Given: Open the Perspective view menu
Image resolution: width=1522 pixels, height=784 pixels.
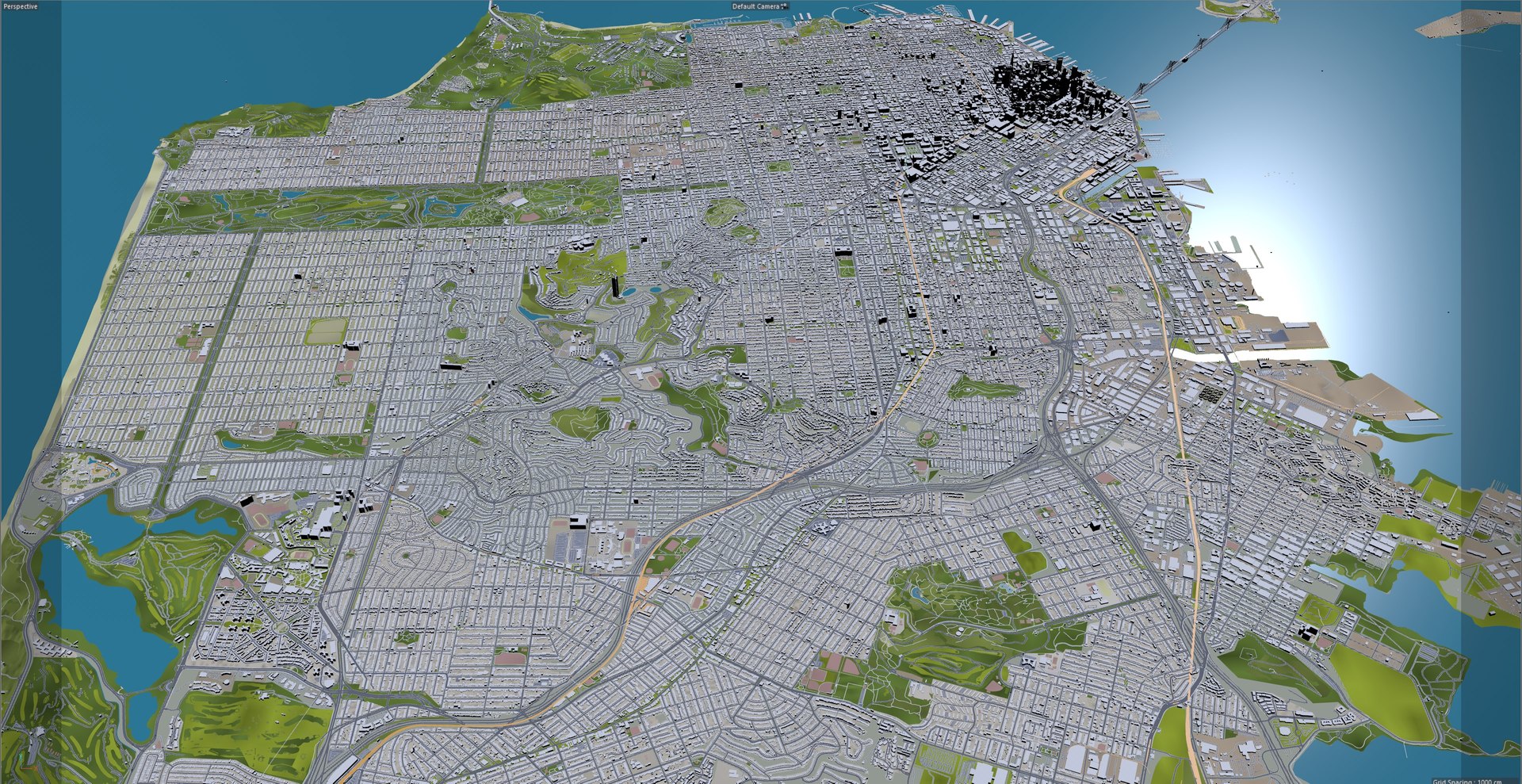Looking at the screenshot, I should [x=21, y=7].
